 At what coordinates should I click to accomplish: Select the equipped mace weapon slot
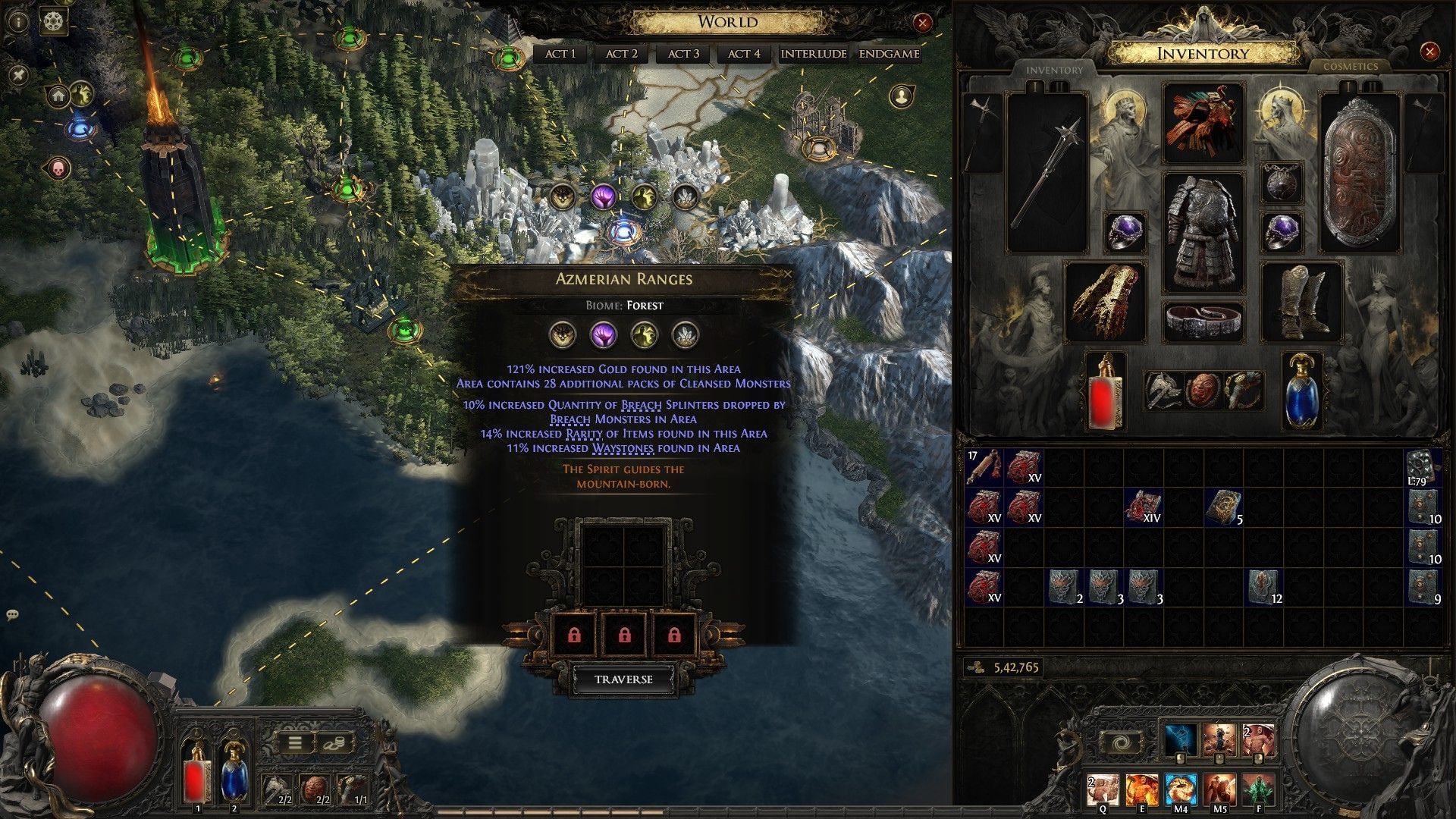click(x=1047, y=173)
